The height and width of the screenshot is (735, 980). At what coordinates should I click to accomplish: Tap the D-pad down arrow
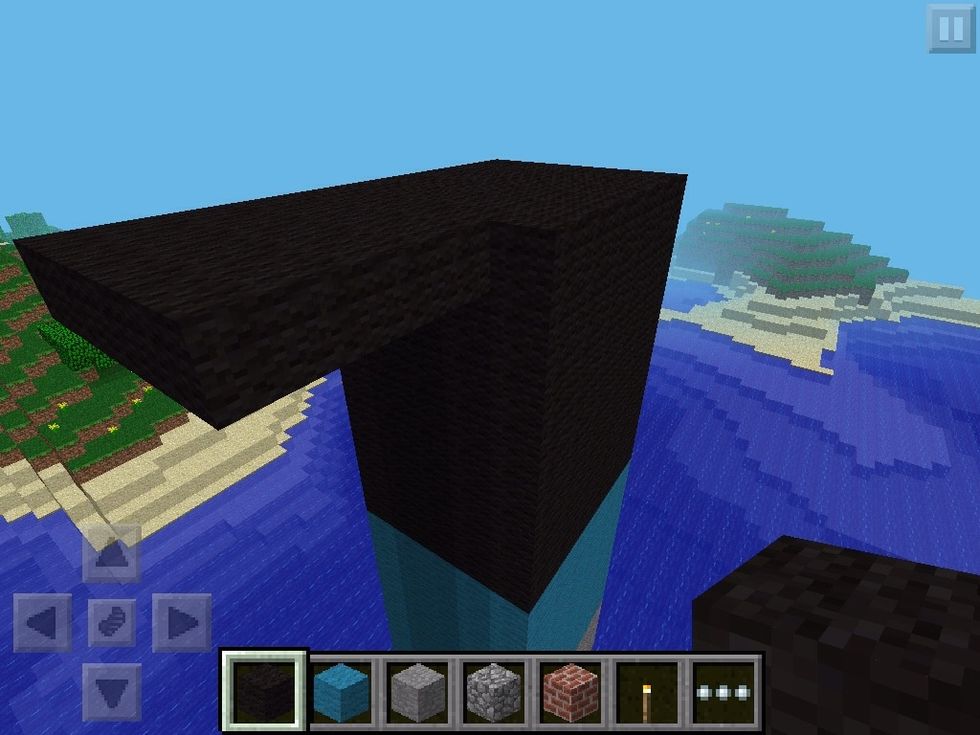pyautogui.click(x=111, y=690)
